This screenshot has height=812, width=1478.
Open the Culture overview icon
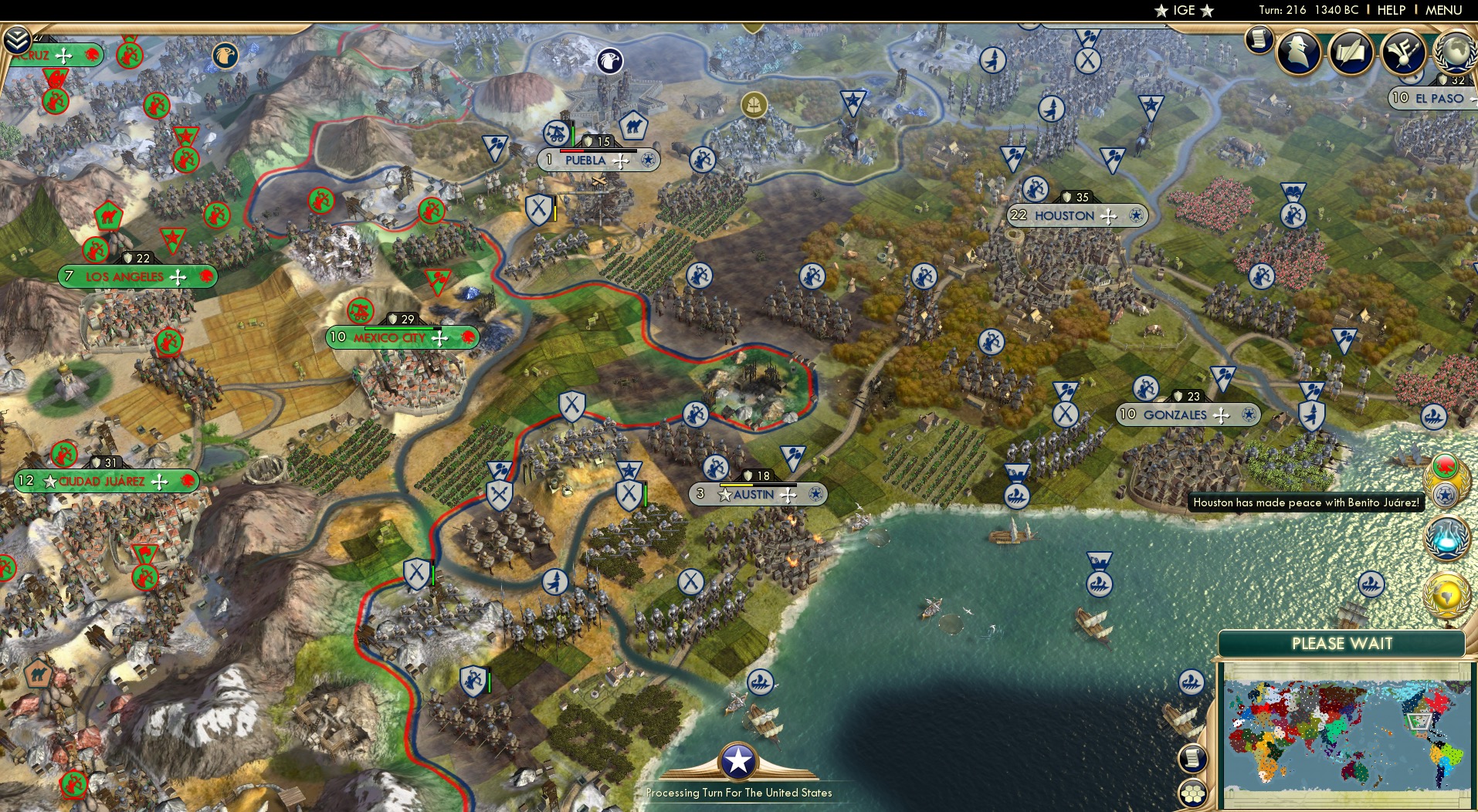coord(1405,52)
